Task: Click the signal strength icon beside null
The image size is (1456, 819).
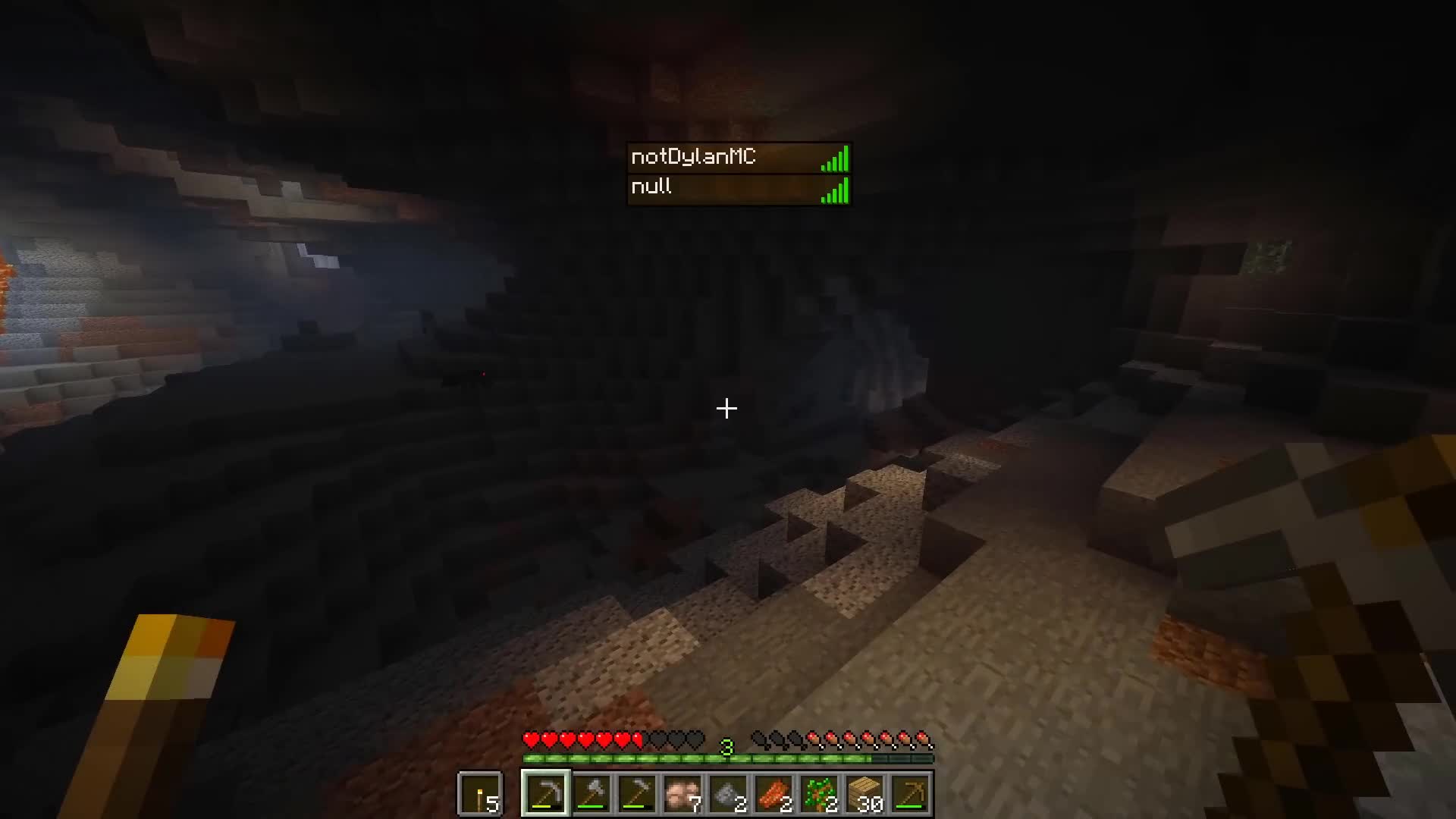Action: [834, 189]
